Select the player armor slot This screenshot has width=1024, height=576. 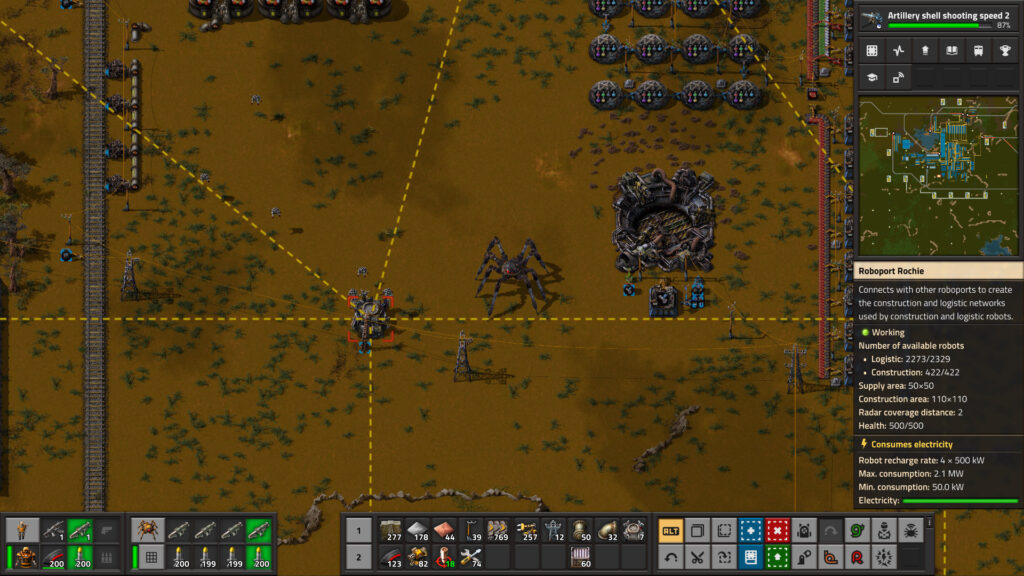24,557
